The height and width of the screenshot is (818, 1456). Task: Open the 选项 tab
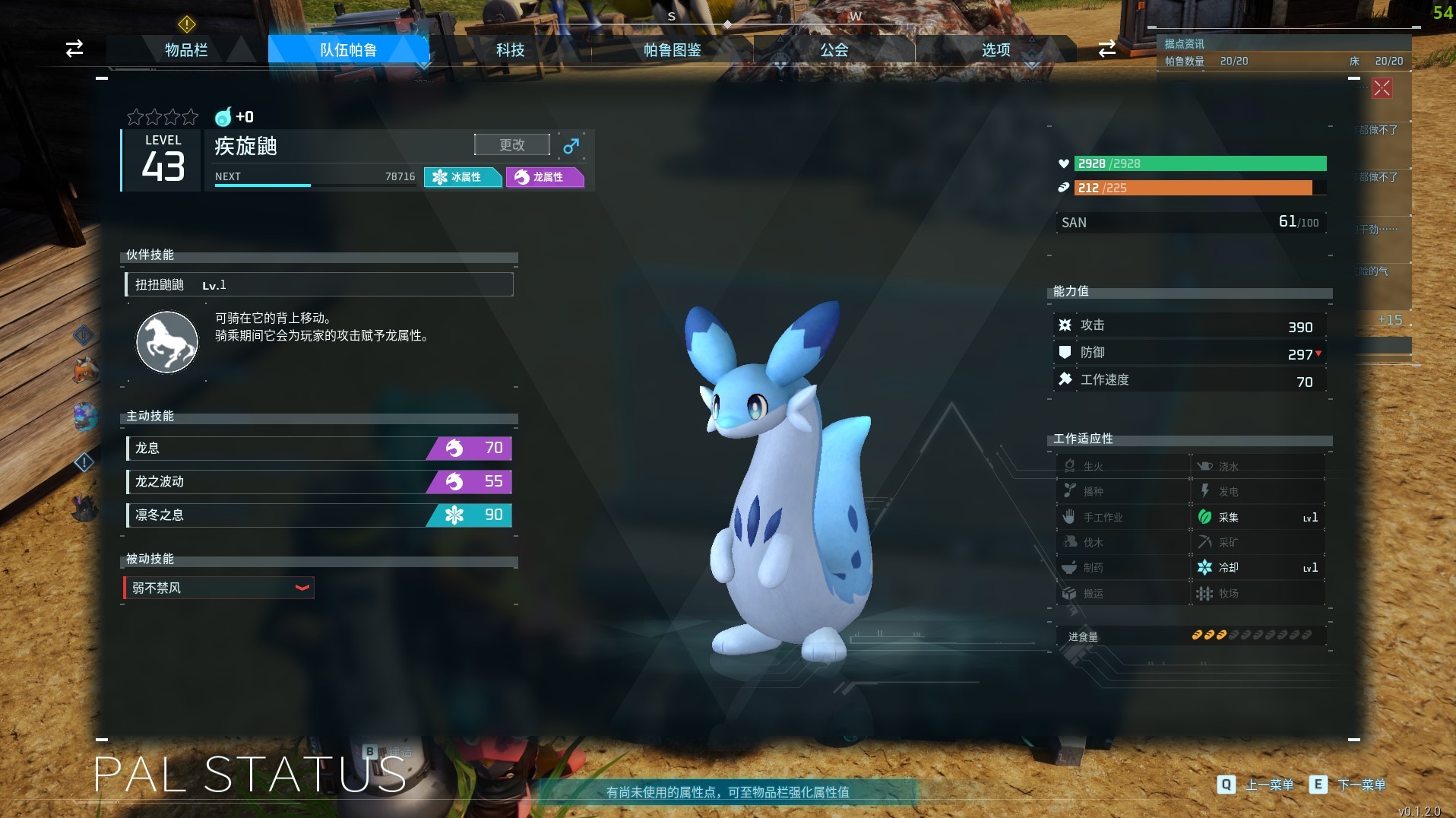pyautogui.click(x=995, y=50)
